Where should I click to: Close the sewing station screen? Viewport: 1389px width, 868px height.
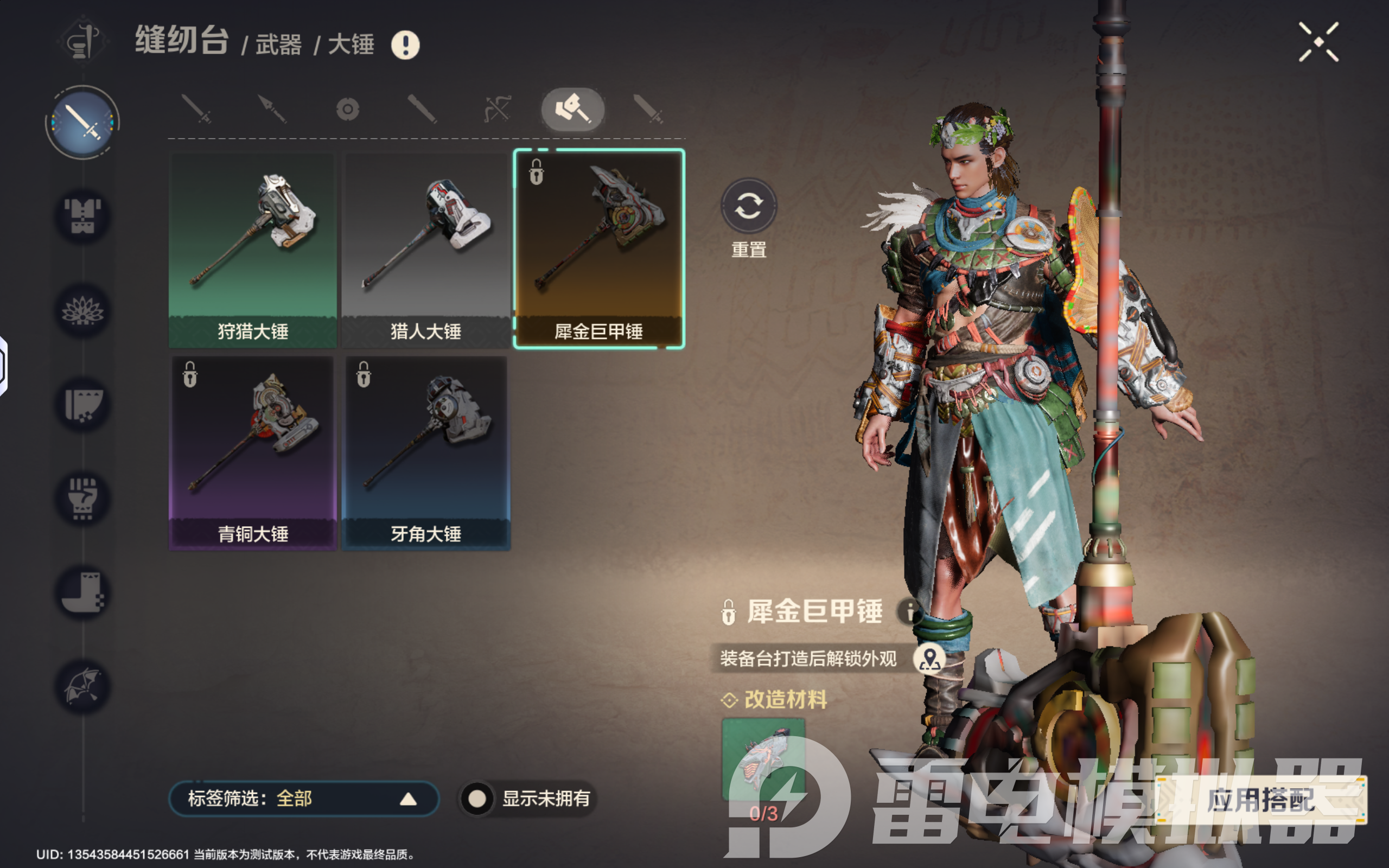click(1318, 42)
